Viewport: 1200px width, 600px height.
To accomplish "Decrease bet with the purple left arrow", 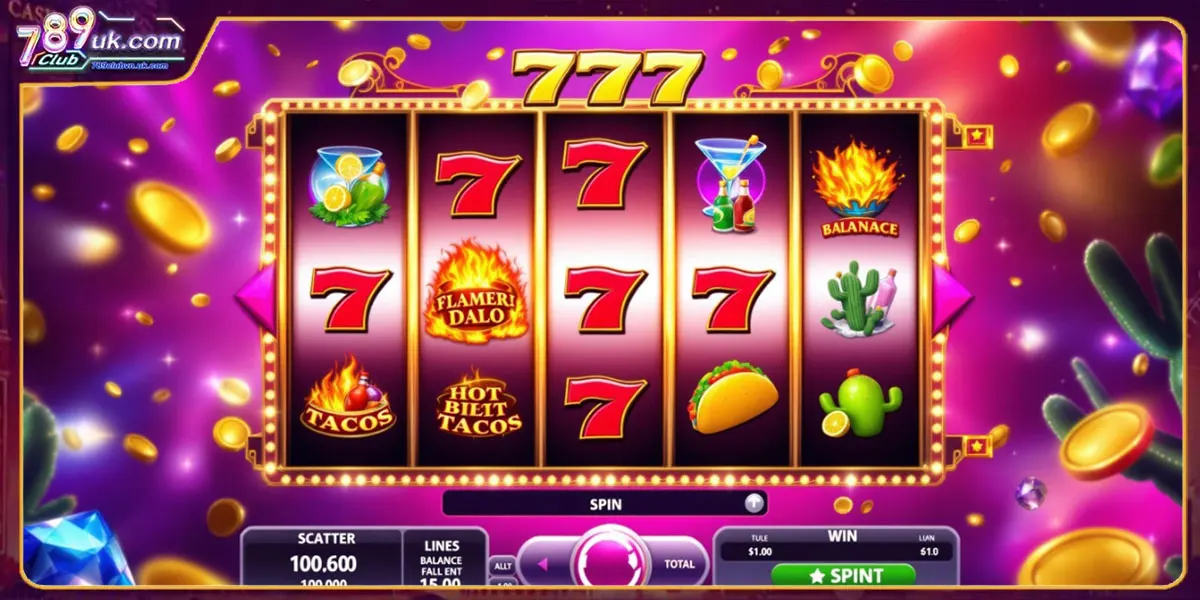I will click(x=543, y=564).
